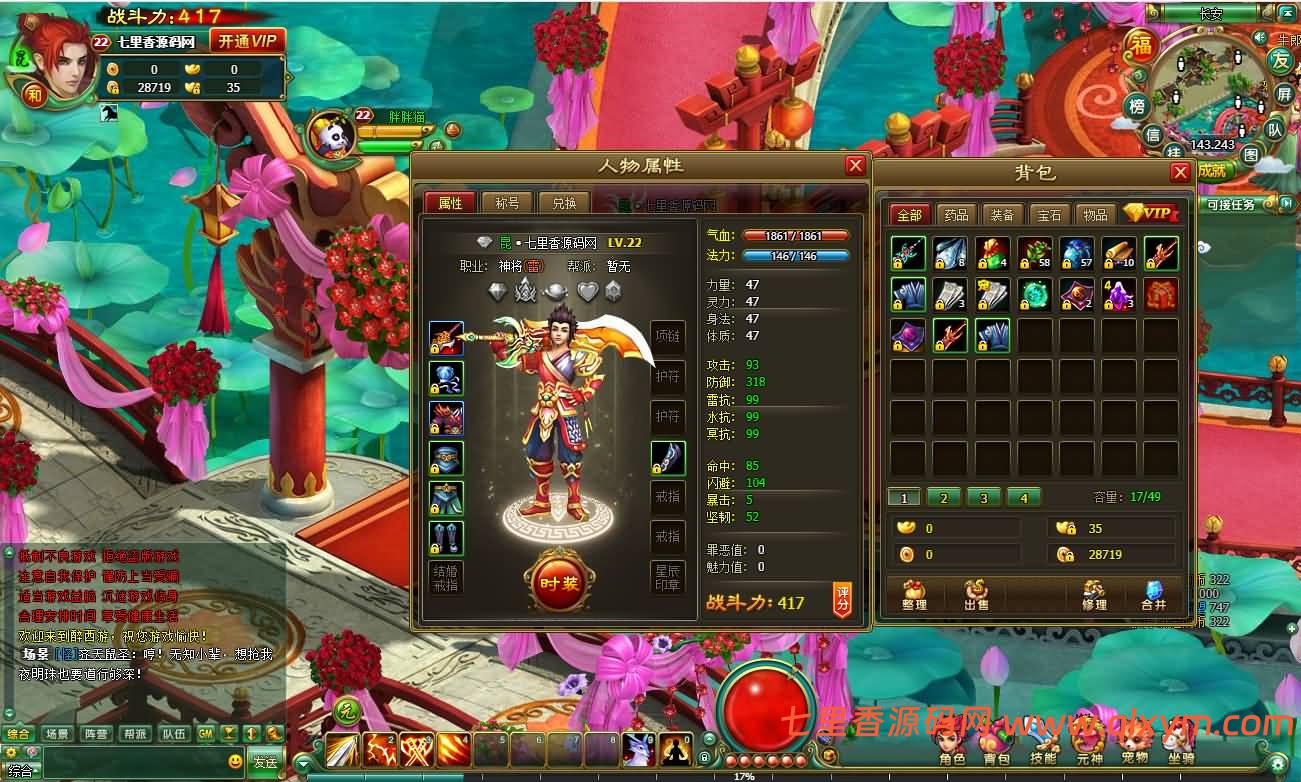Image resolution: width=1301 pixels, height=782 pixels.
Task: Click the 开通VIP button
Action: pos(247,41)
